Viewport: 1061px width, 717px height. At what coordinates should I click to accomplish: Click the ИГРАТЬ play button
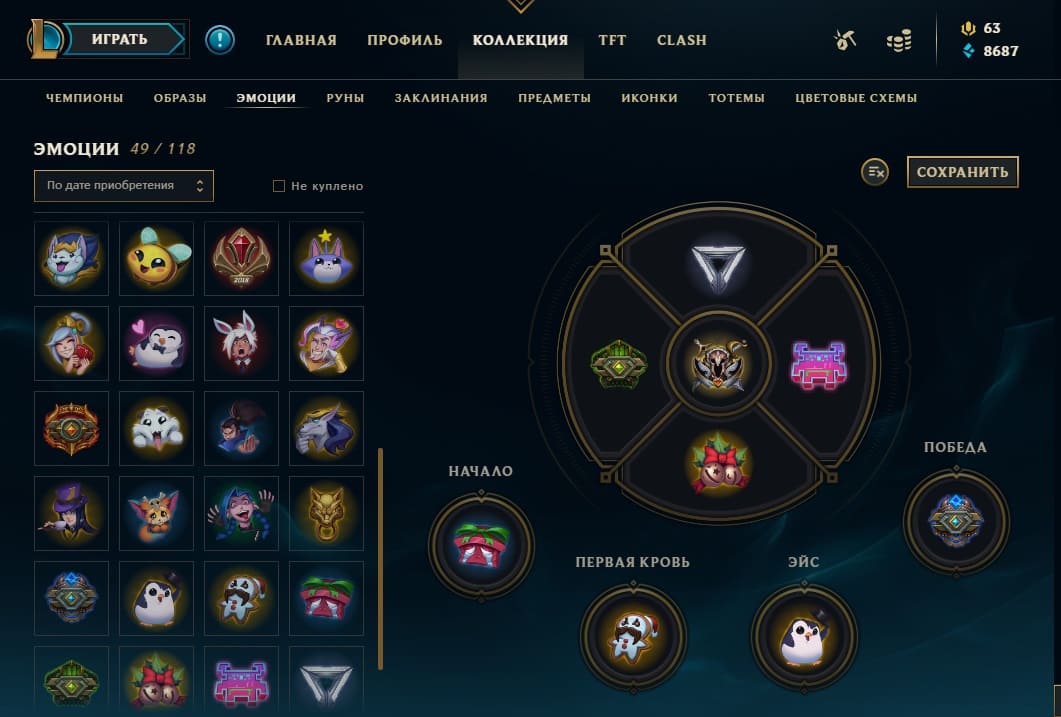(121, 40)
